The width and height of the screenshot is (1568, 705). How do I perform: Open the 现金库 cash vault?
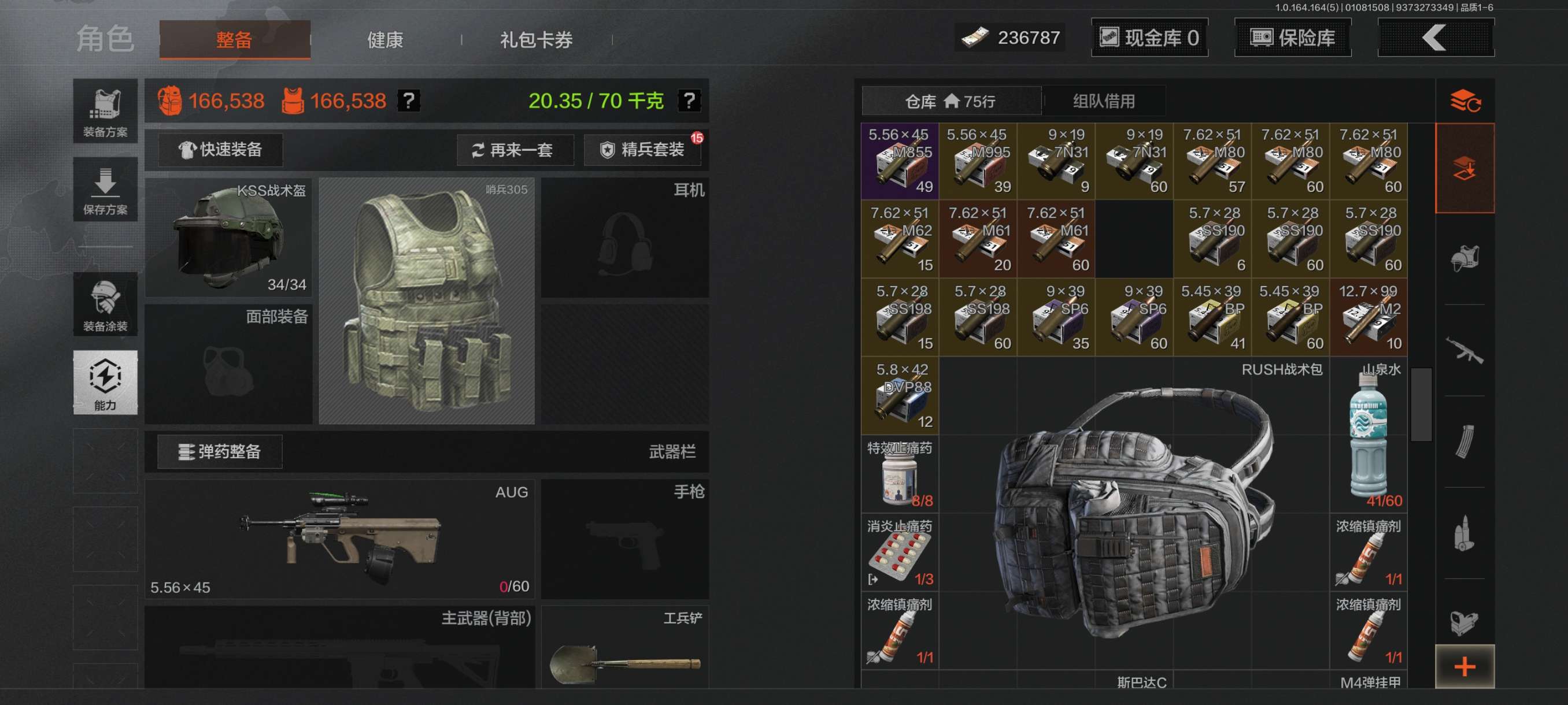click(1149, 38)
